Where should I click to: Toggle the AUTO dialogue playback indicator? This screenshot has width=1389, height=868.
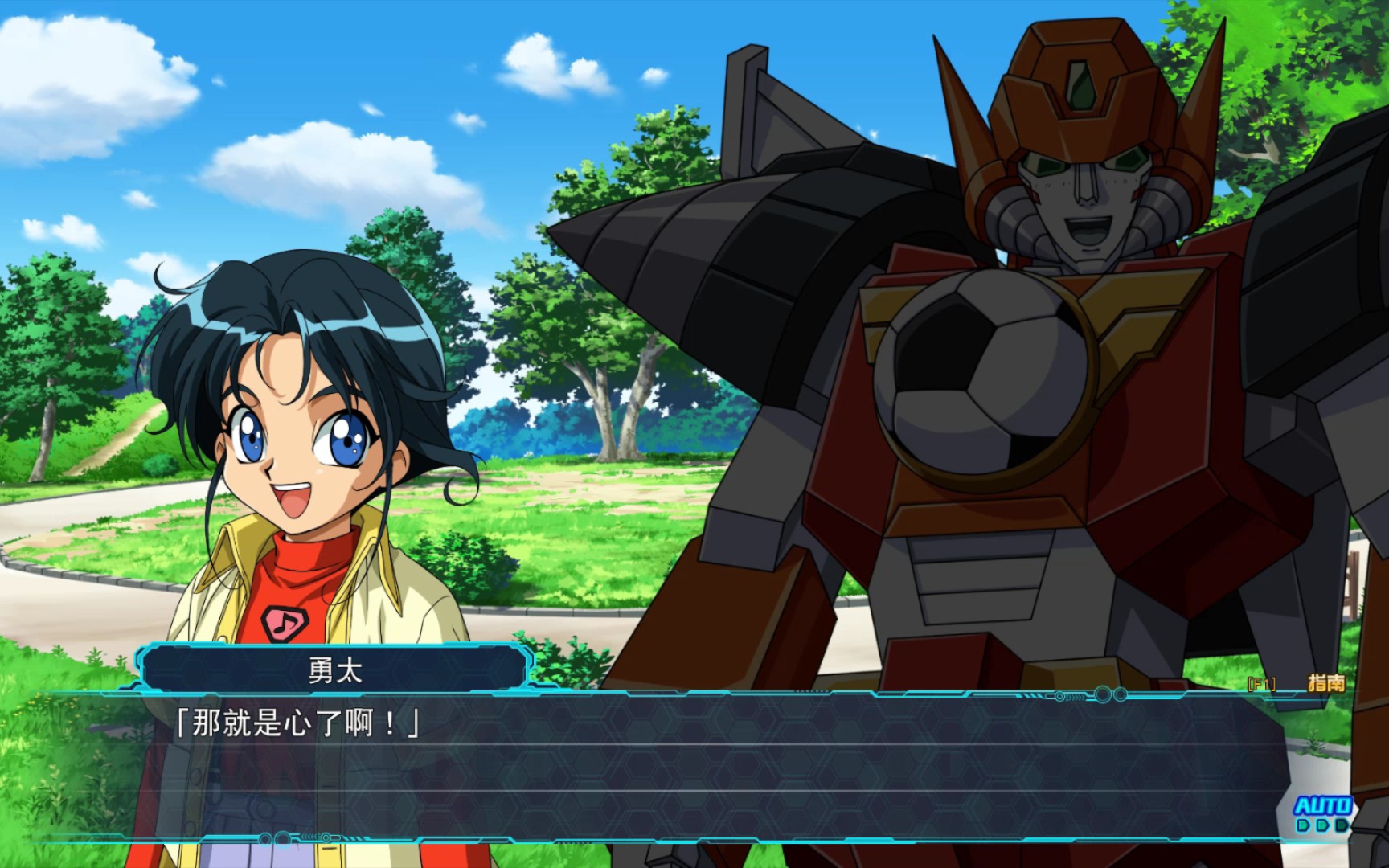(1322, 812)
